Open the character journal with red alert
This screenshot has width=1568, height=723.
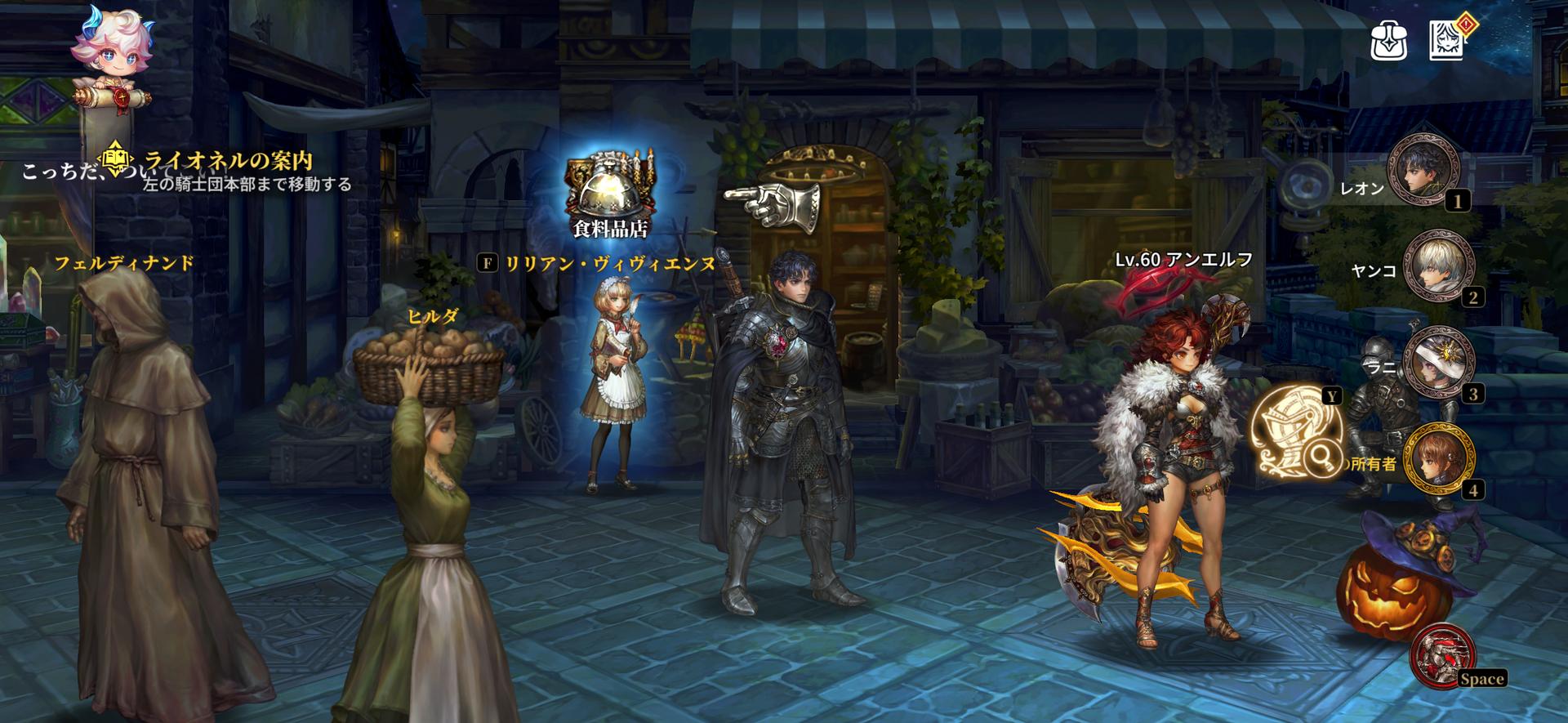click(1448, 39)
